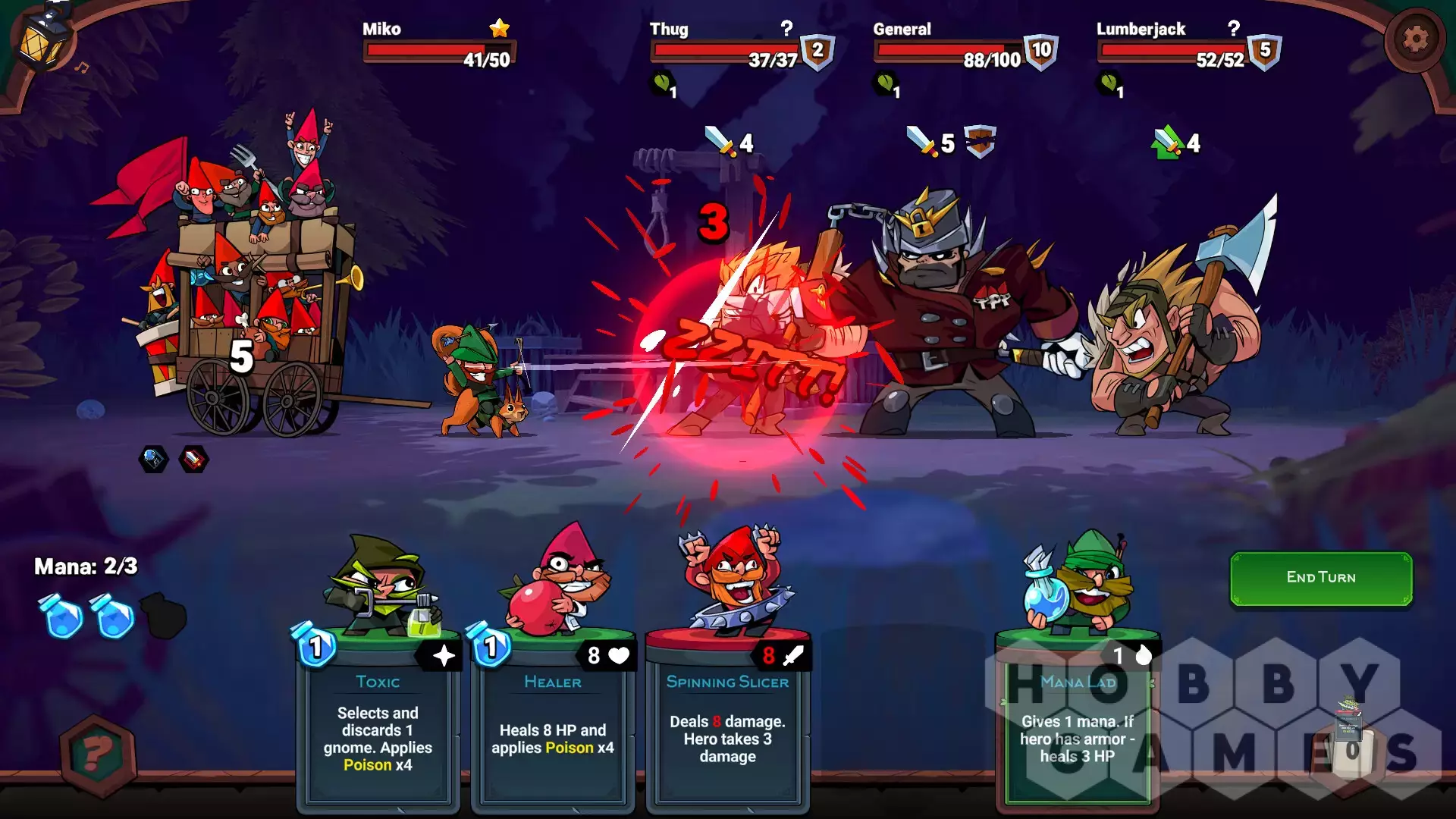1456x819 pixels.
Task: Click the End Turn button
Action: (1320, 578)
